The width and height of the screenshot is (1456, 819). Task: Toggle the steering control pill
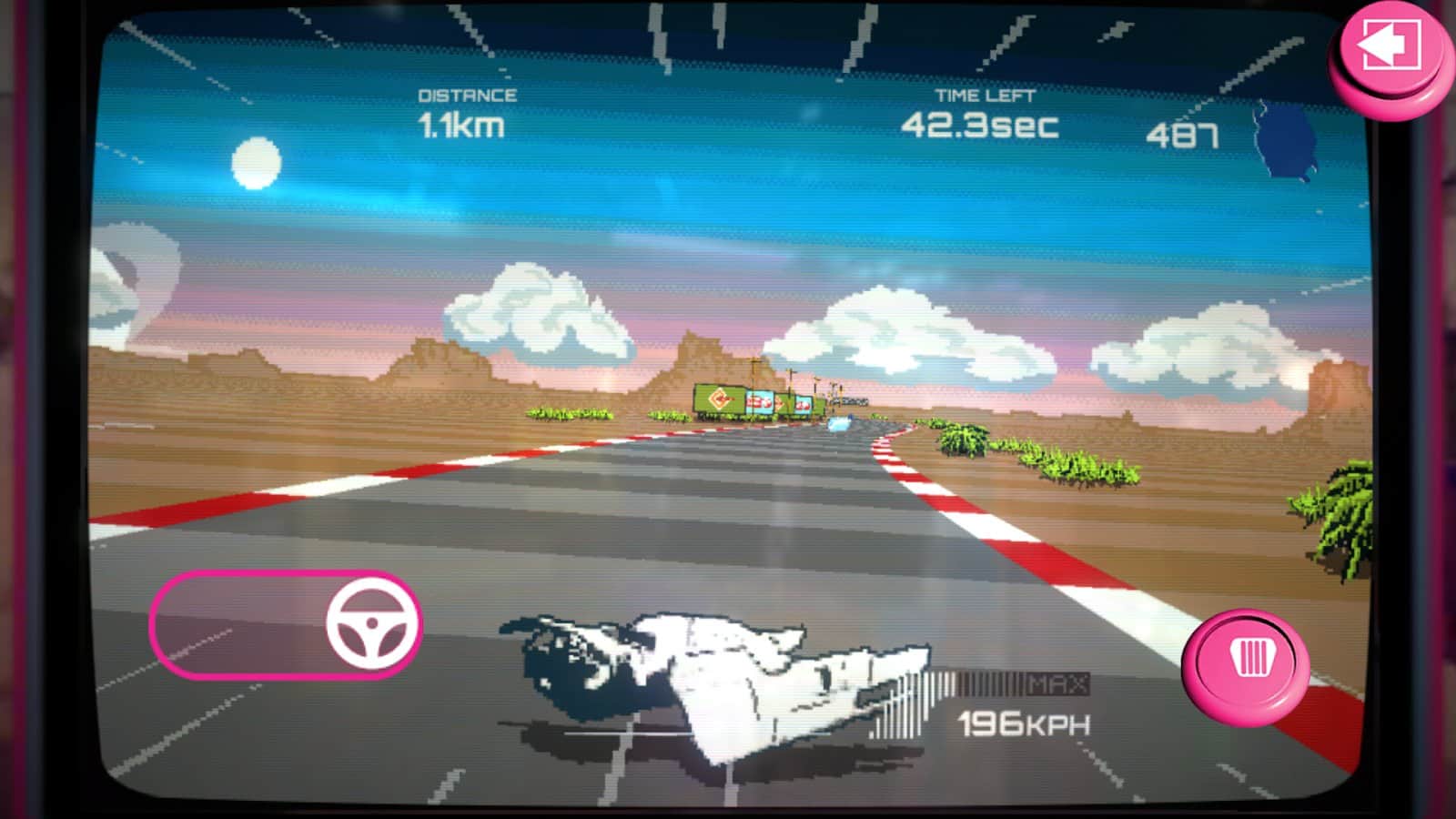point(287,624)
